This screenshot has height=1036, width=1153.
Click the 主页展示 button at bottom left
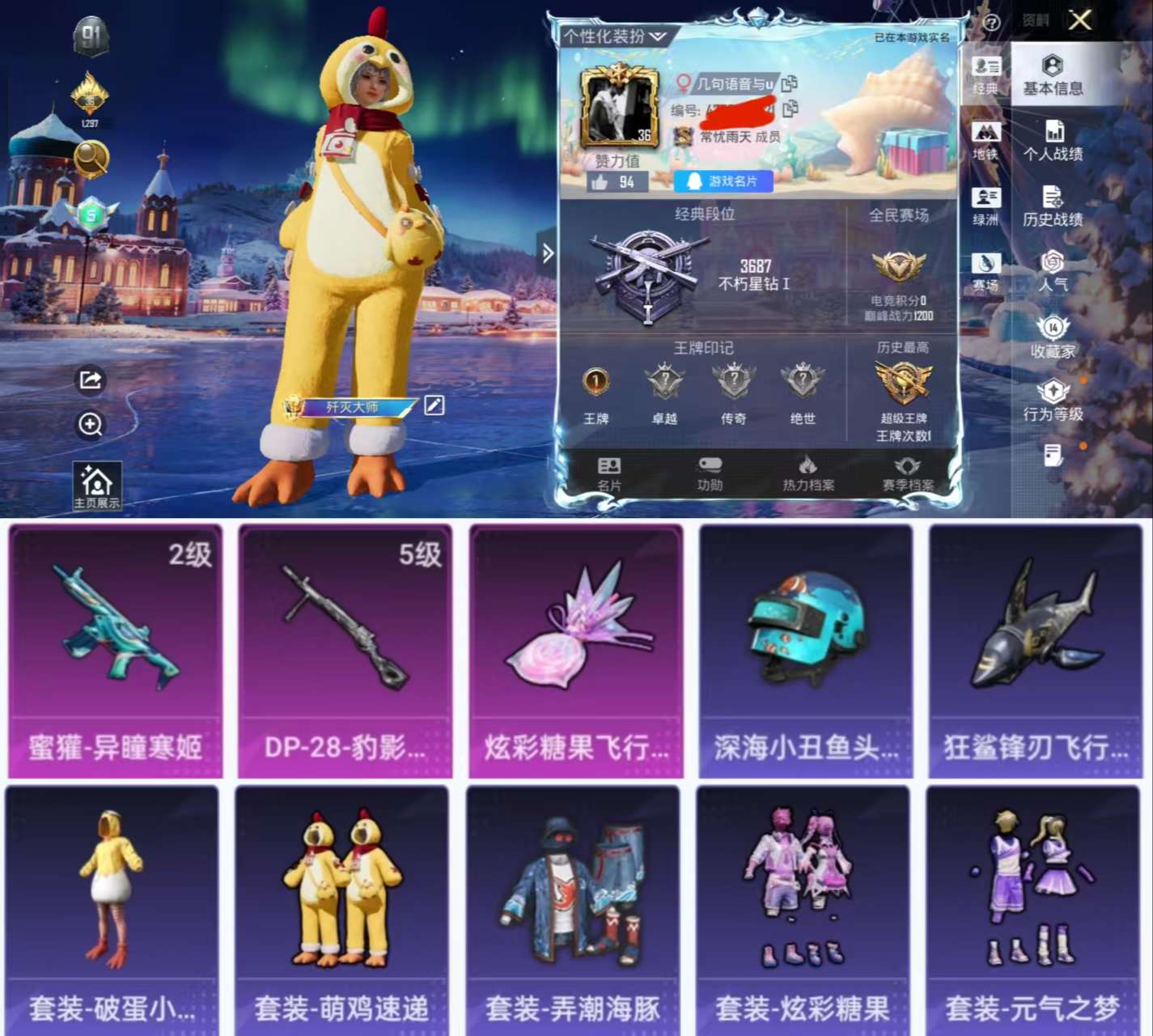click(x=97, y=486)
